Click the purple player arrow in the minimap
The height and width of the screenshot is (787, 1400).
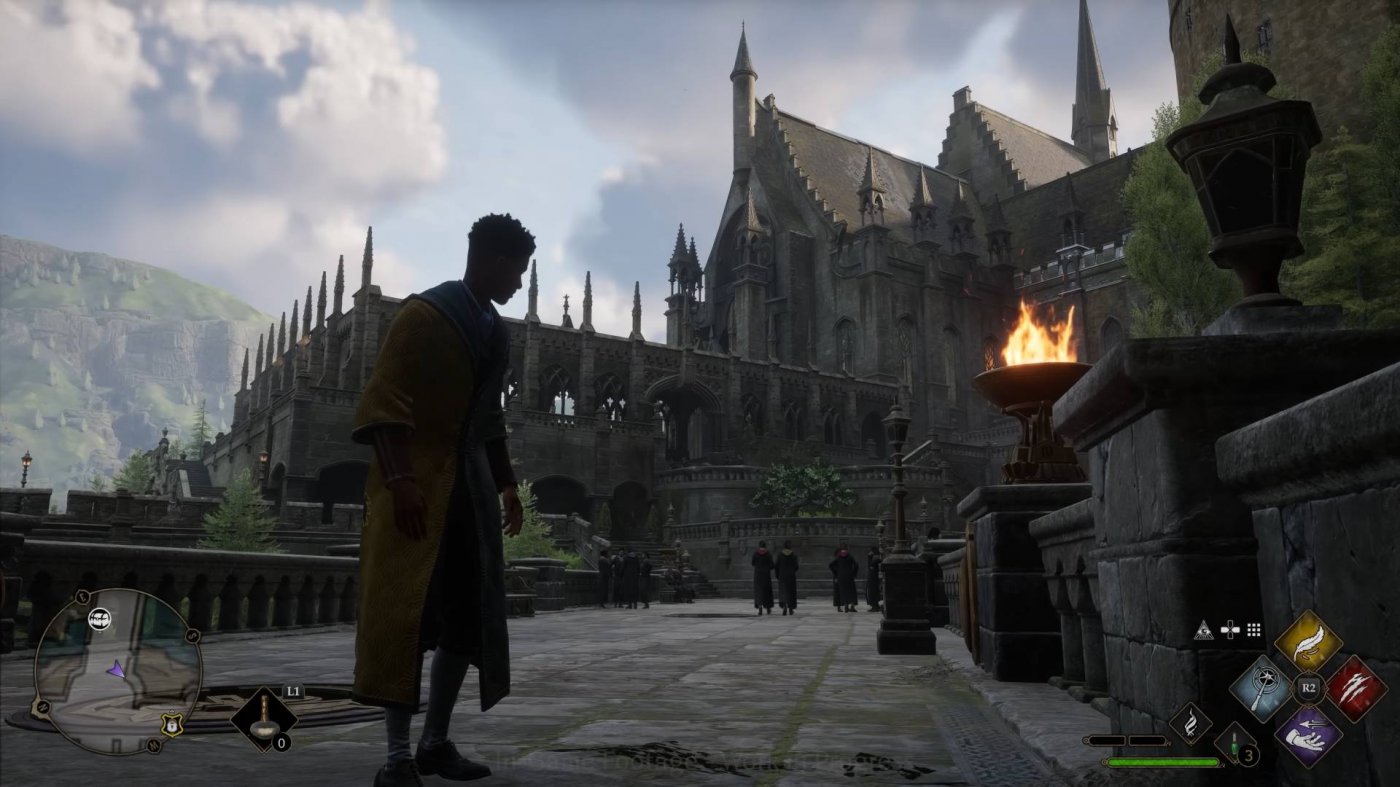(x=117, y=668)
